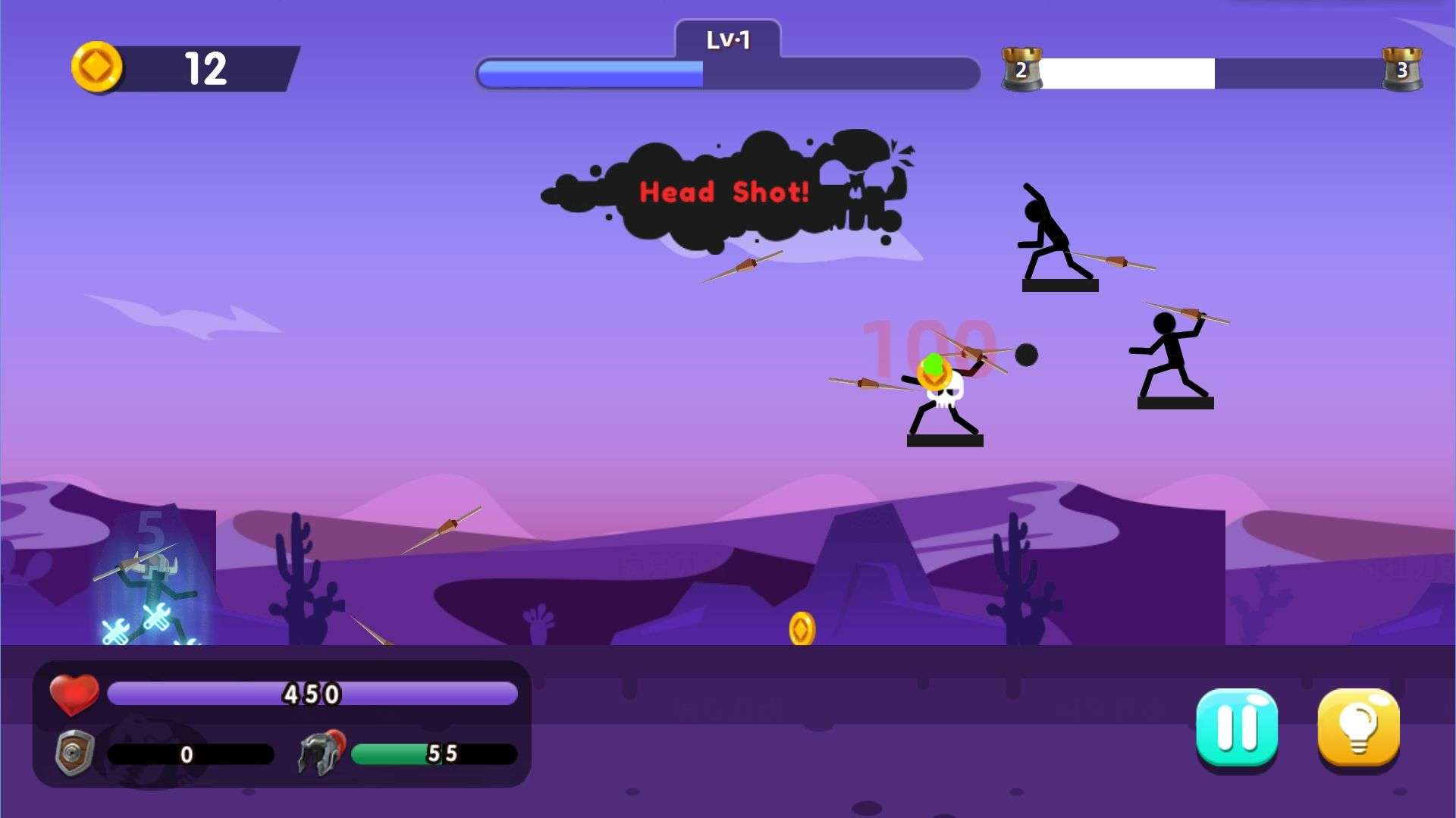Pause the game with the cyan button
Screen dimensions: 1456x818
click(1236, 728)
